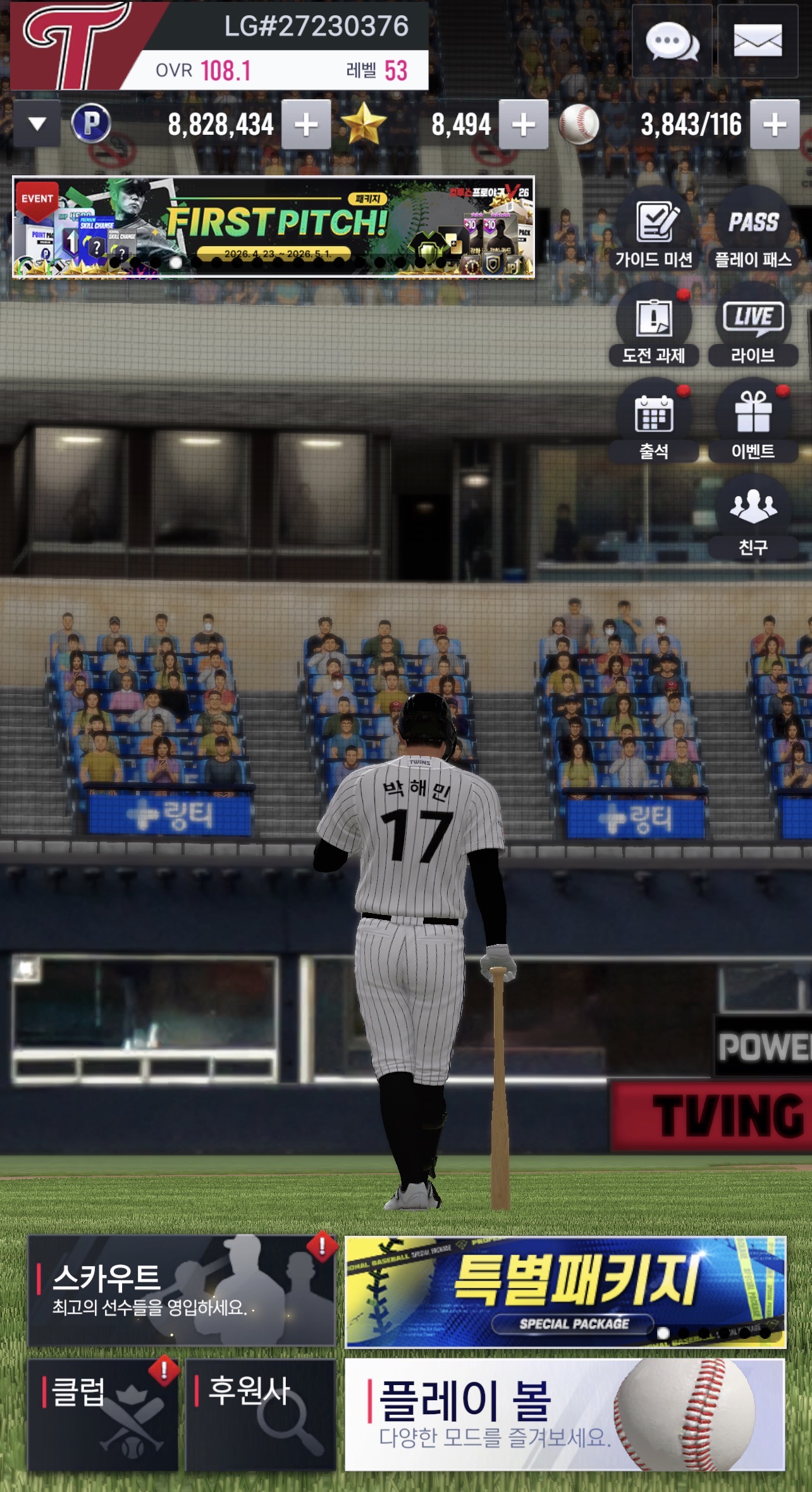Open the 후원사 sponsor menu
The width and height of the screenshot is (812, 1492).
(260, 1415)
